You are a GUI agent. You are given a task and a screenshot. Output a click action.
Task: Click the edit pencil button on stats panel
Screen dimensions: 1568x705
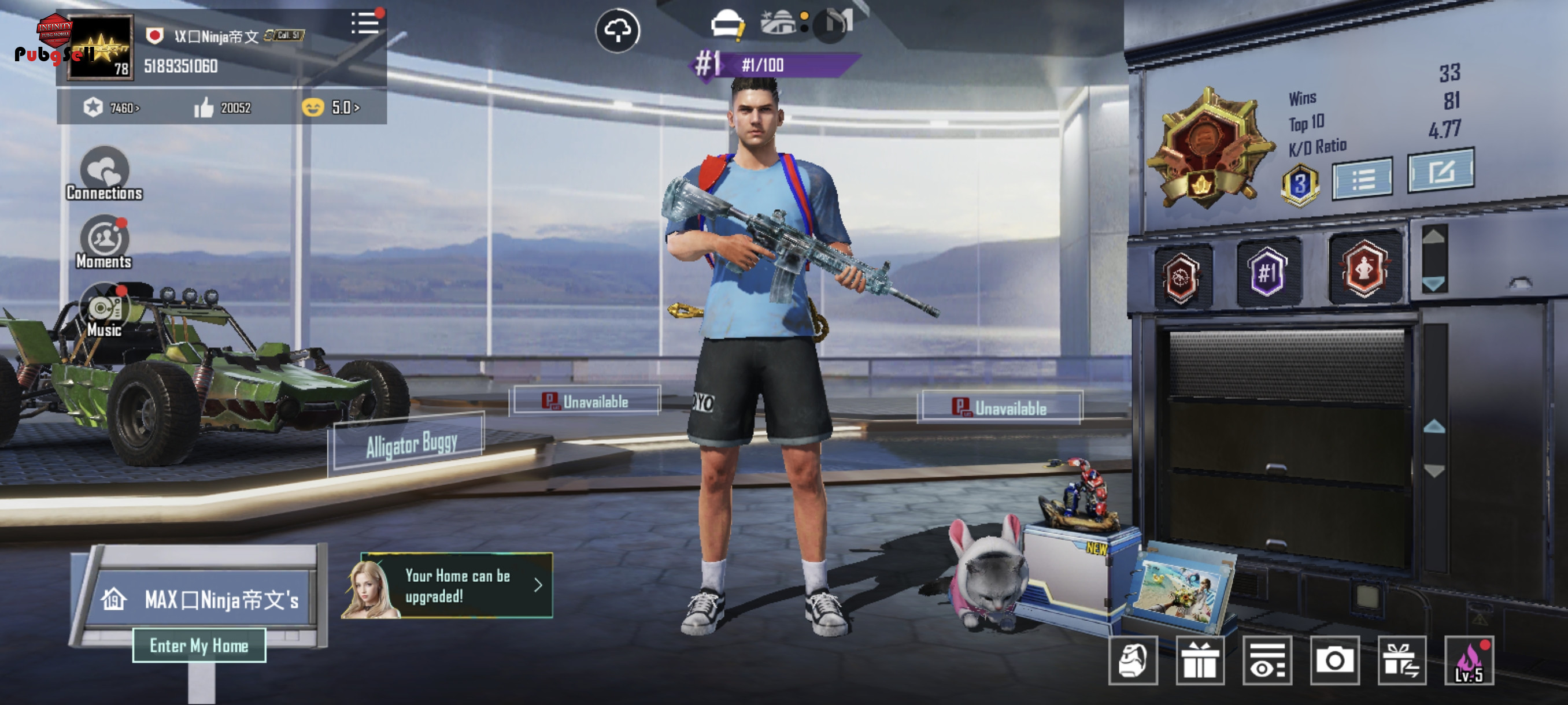tap(1440, 171)
